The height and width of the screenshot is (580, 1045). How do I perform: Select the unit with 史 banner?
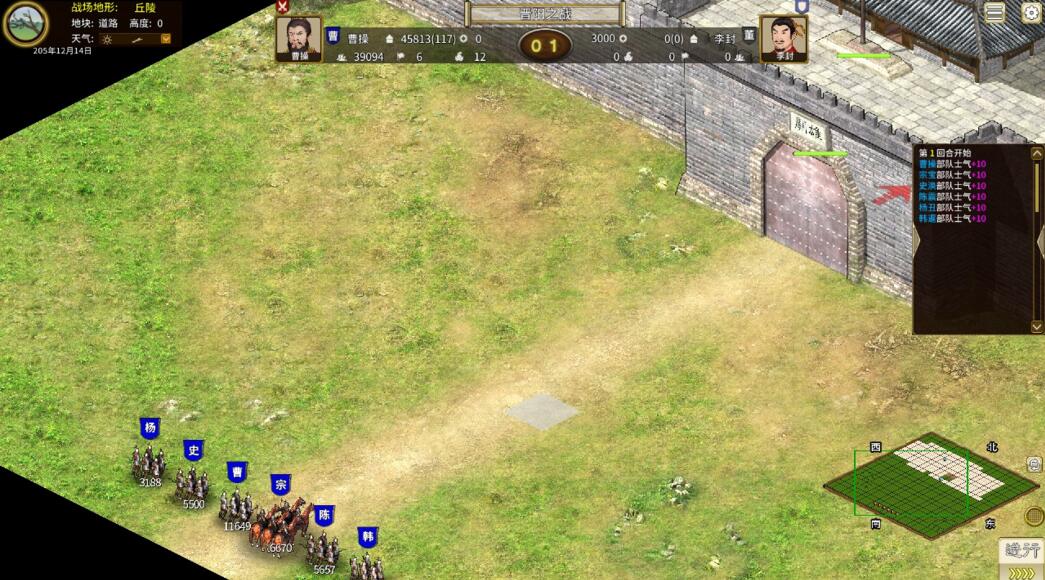point(192,483)
